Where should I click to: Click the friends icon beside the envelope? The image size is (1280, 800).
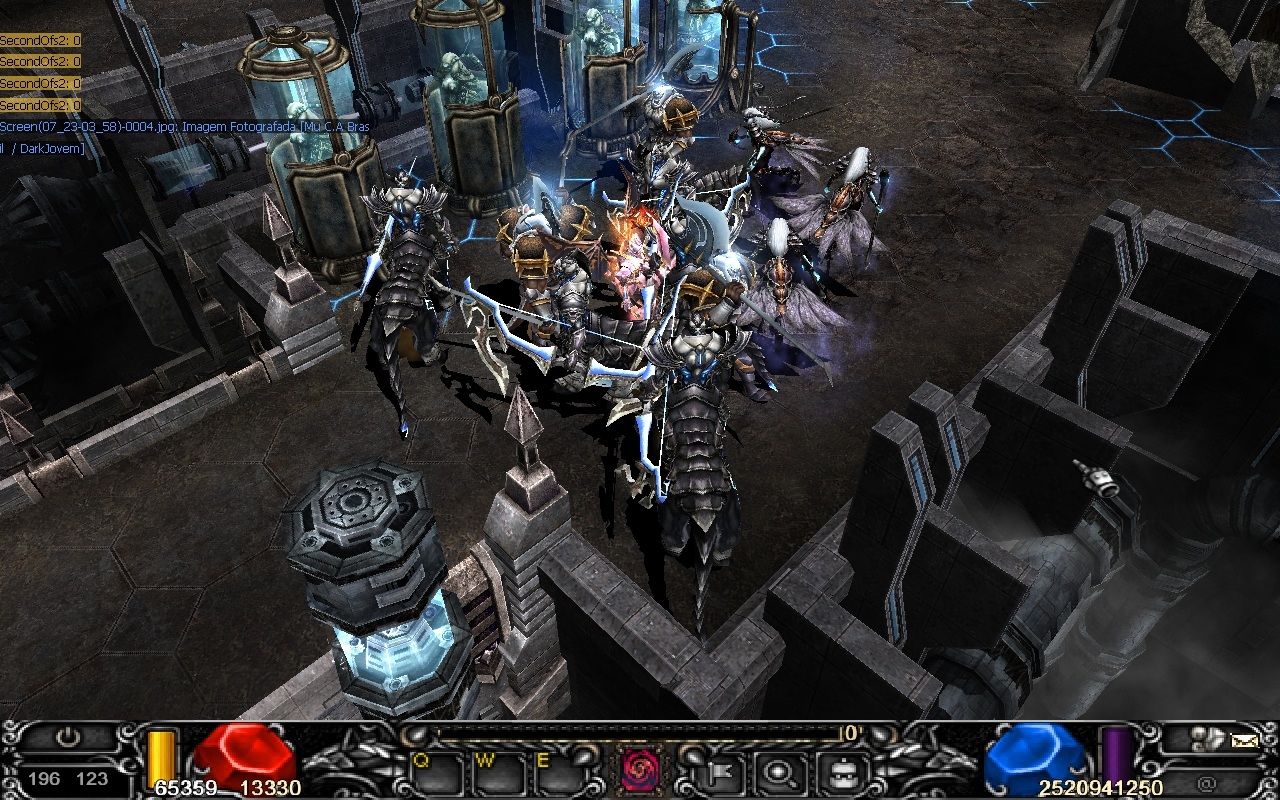[1208, 739]
